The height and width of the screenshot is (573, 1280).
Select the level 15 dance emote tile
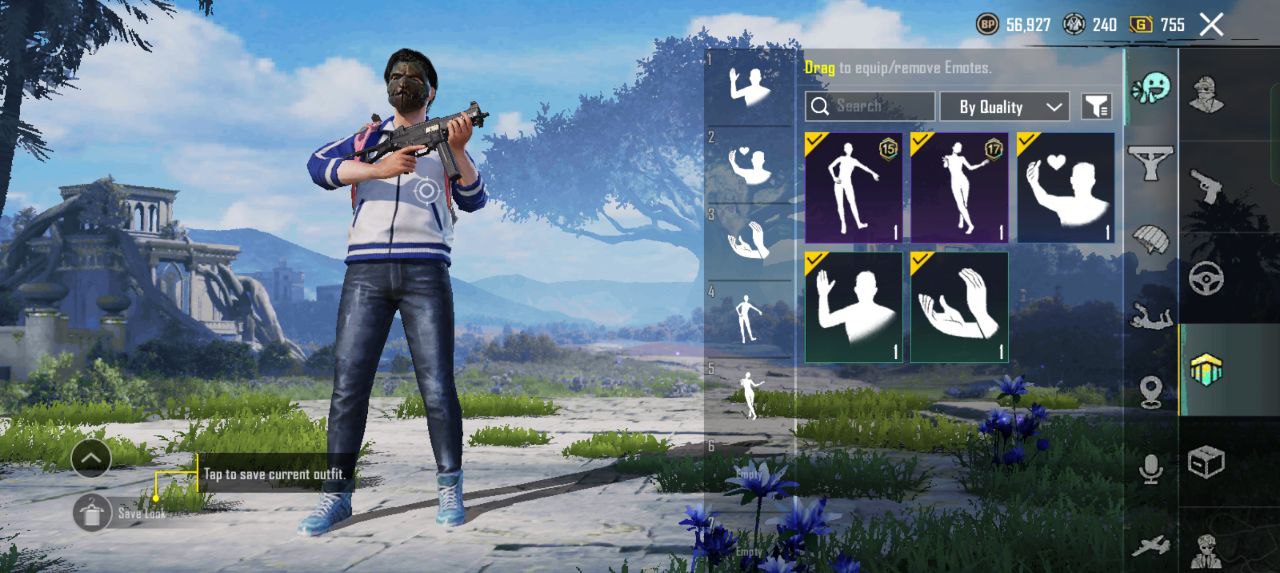(x=854, y=188)
